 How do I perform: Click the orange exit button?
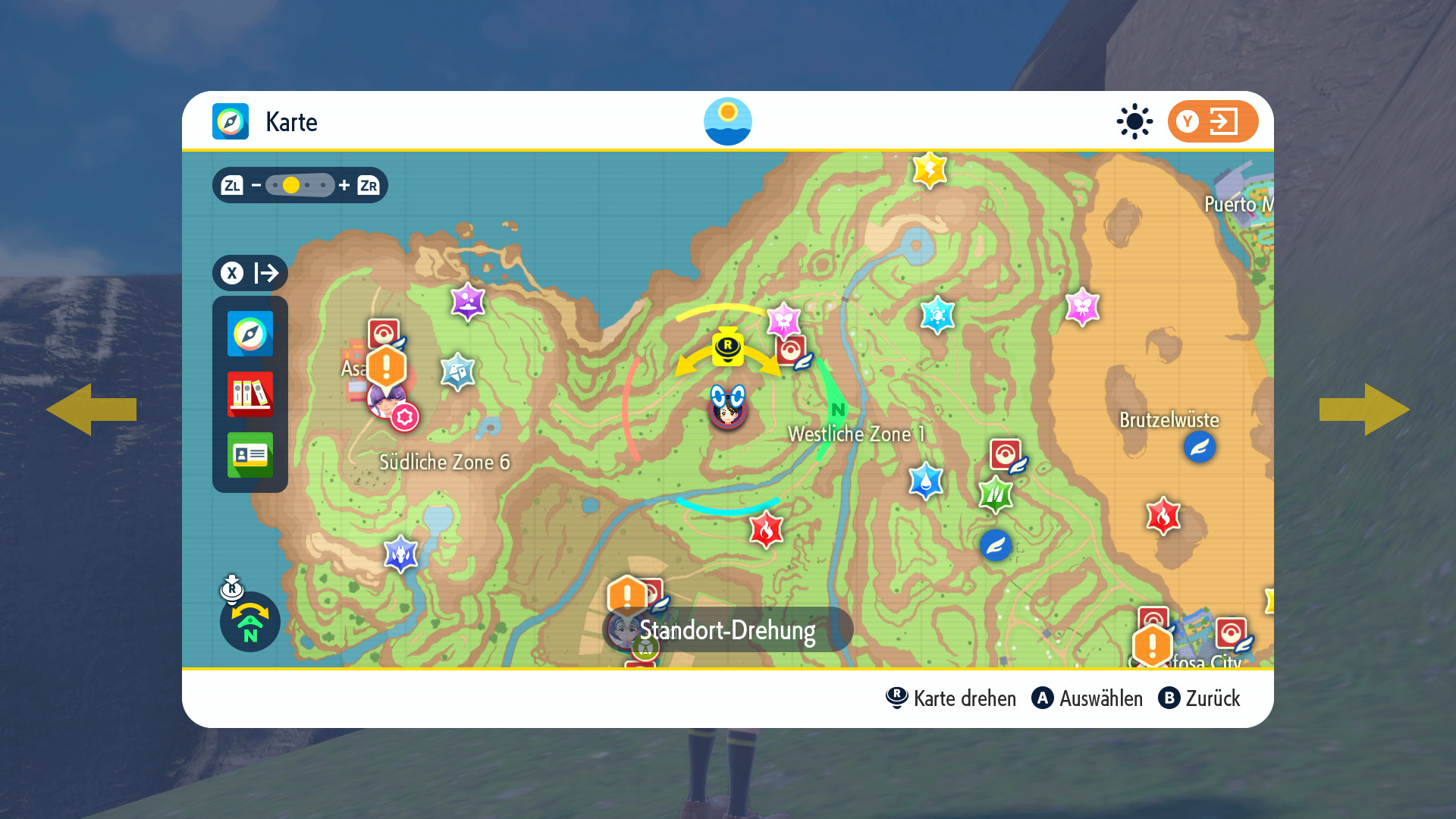(1212, 121)
